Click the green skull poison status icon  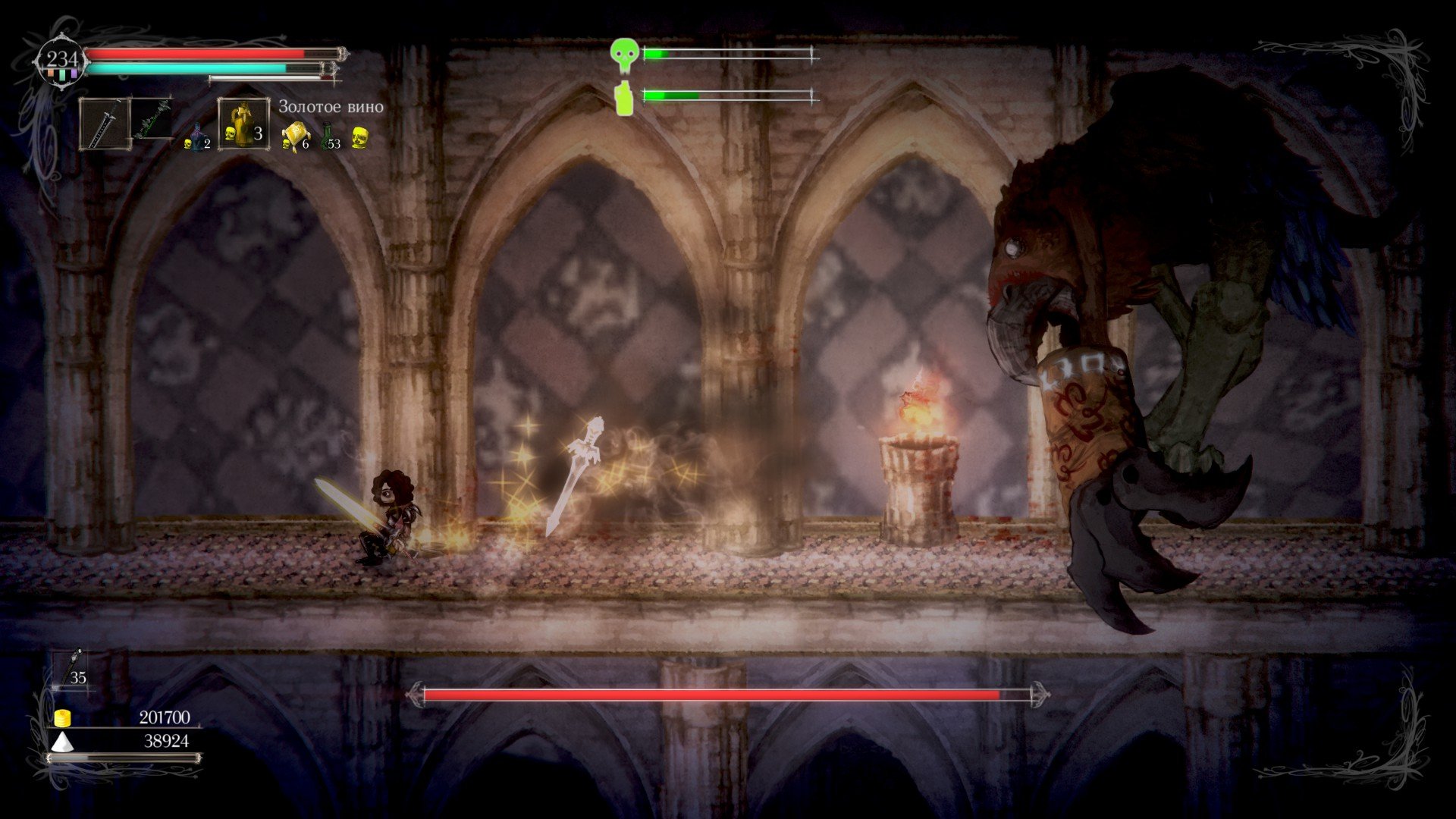coord(623,54)
